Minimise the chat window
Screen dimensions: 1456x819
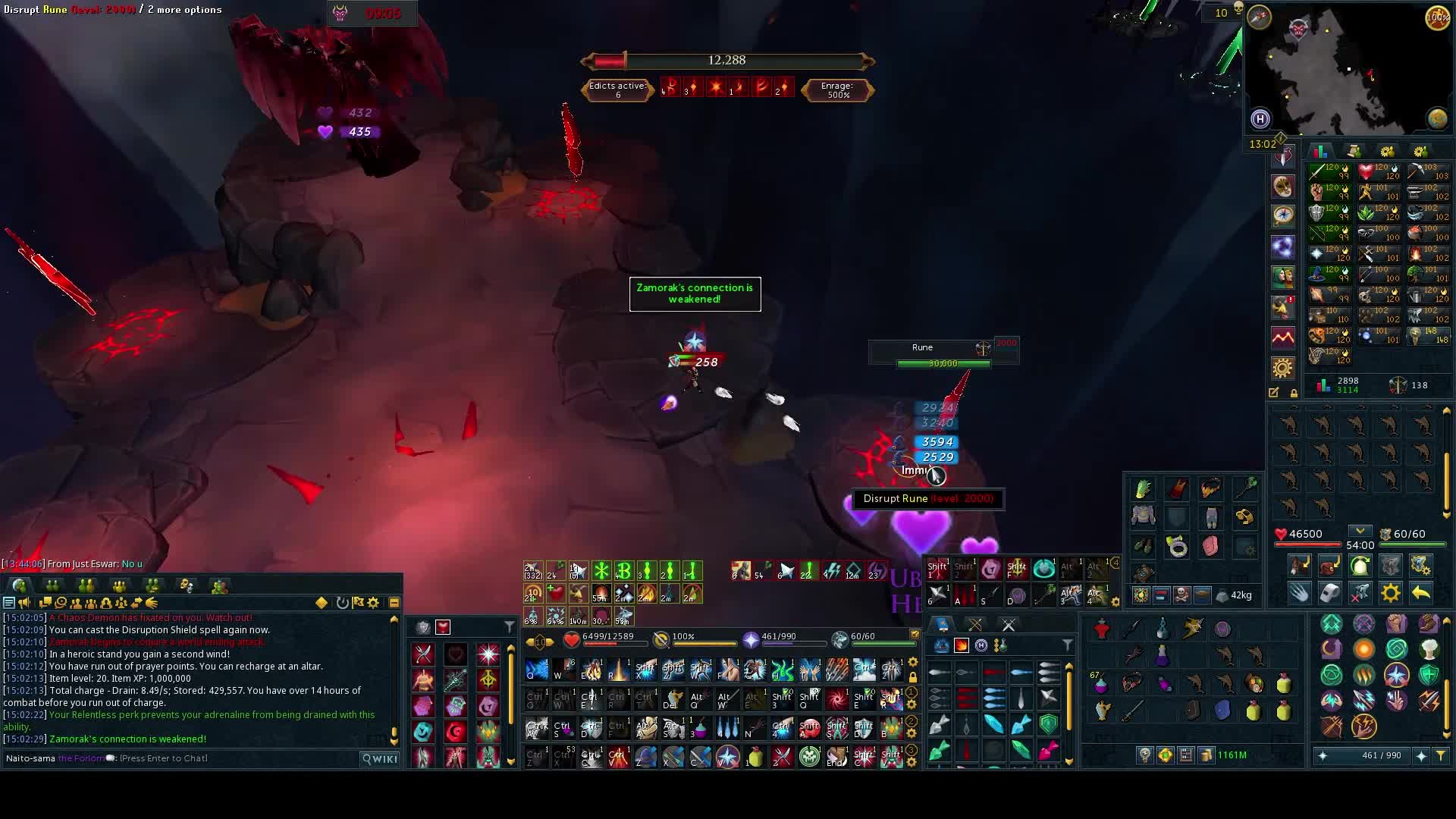[394, 603]
